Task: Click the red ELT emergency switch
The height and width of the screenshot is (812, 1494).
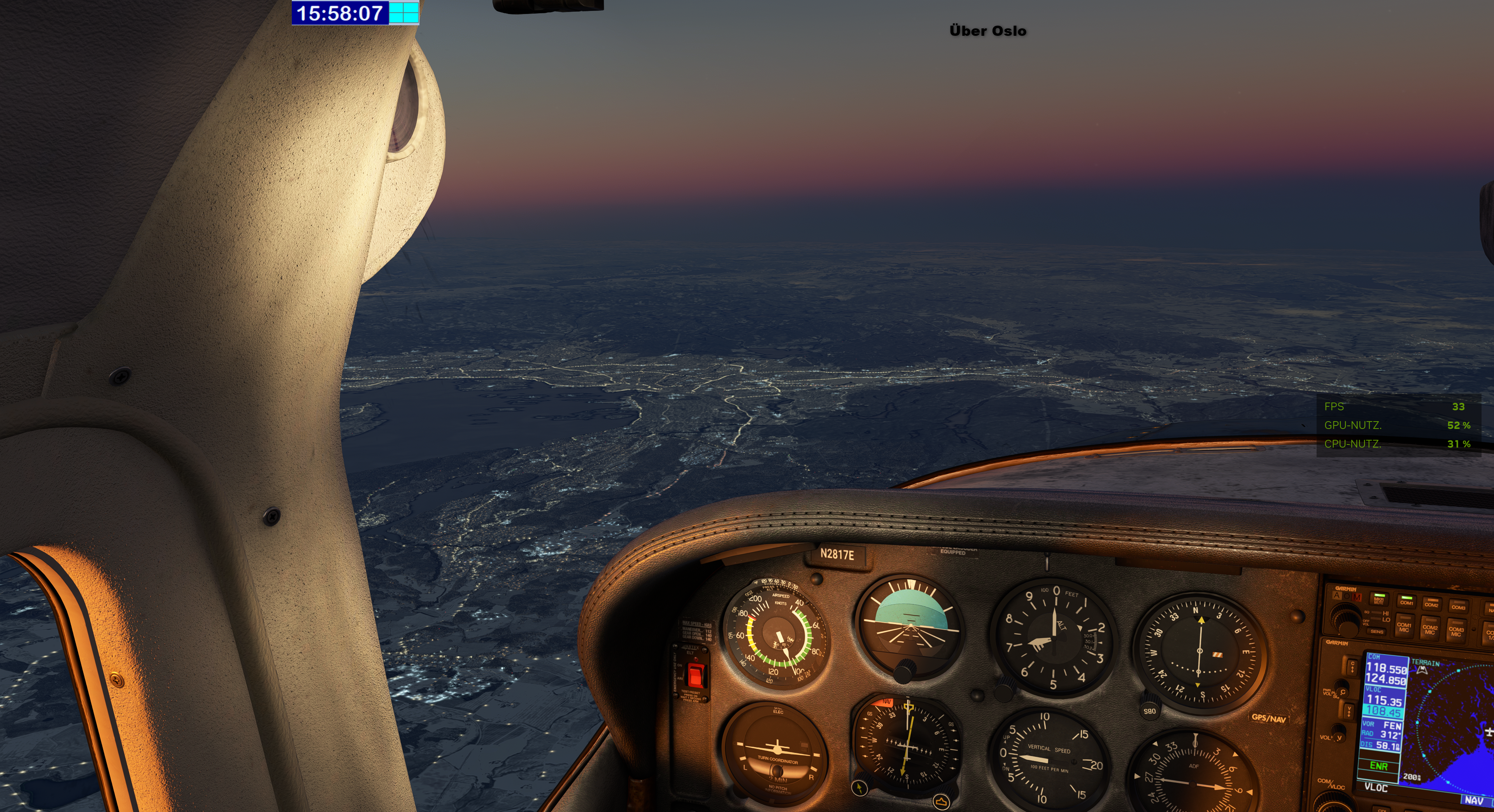Action: pos(695,675)
